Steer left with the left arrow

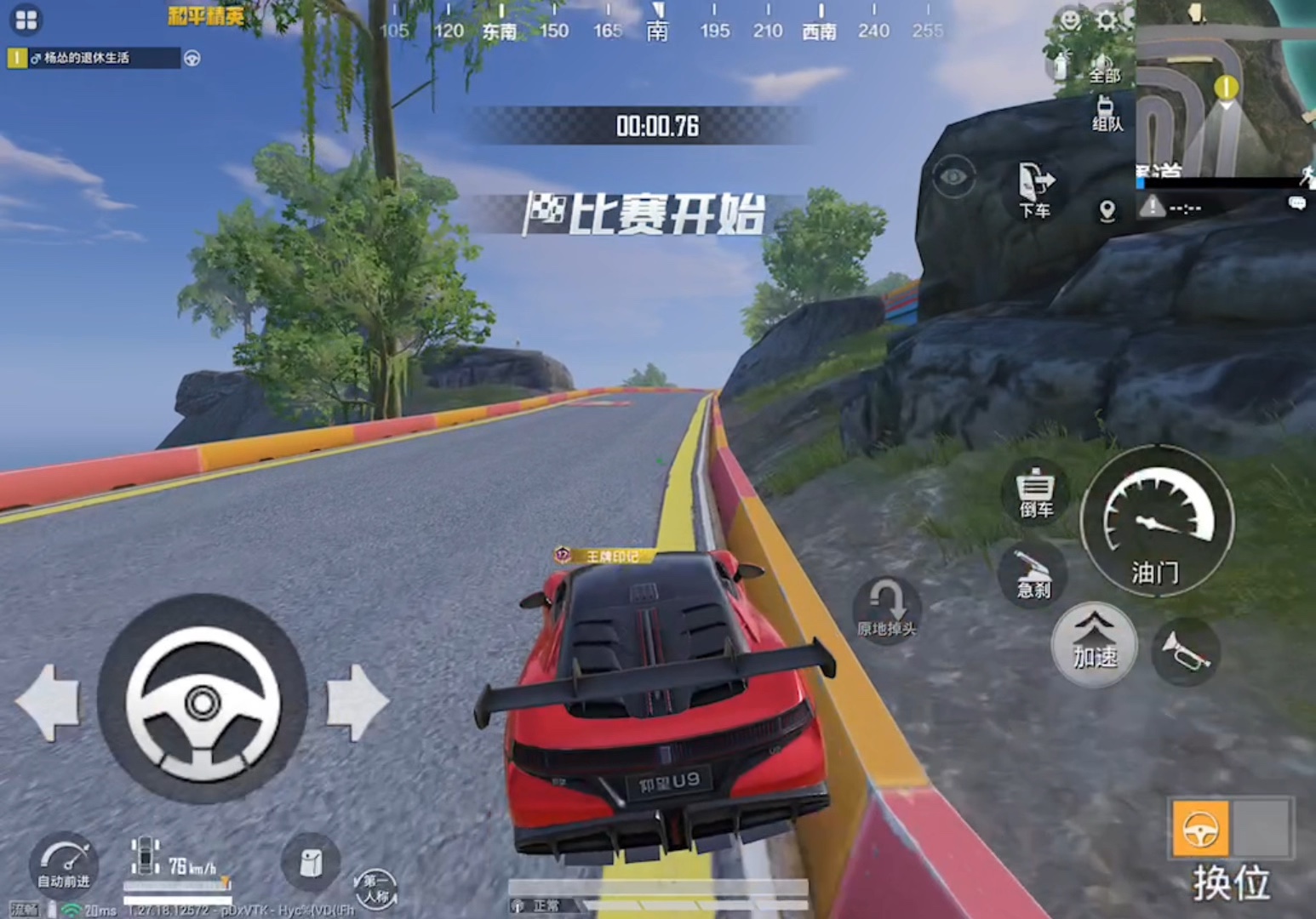[x=48, y=703]
